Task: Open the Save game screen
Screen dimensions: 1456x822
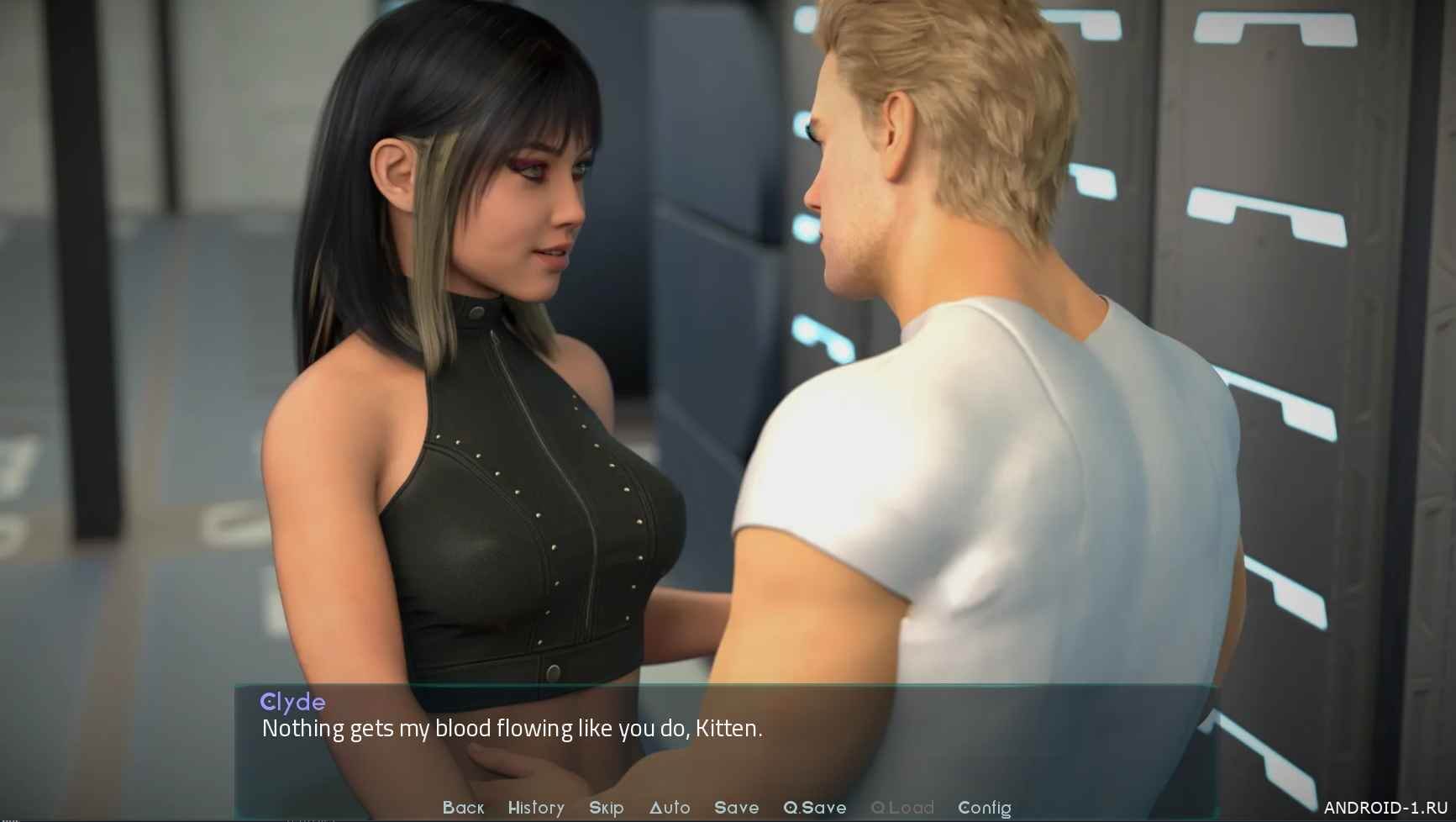Action: pyautogui.click(x=736, y=808)
